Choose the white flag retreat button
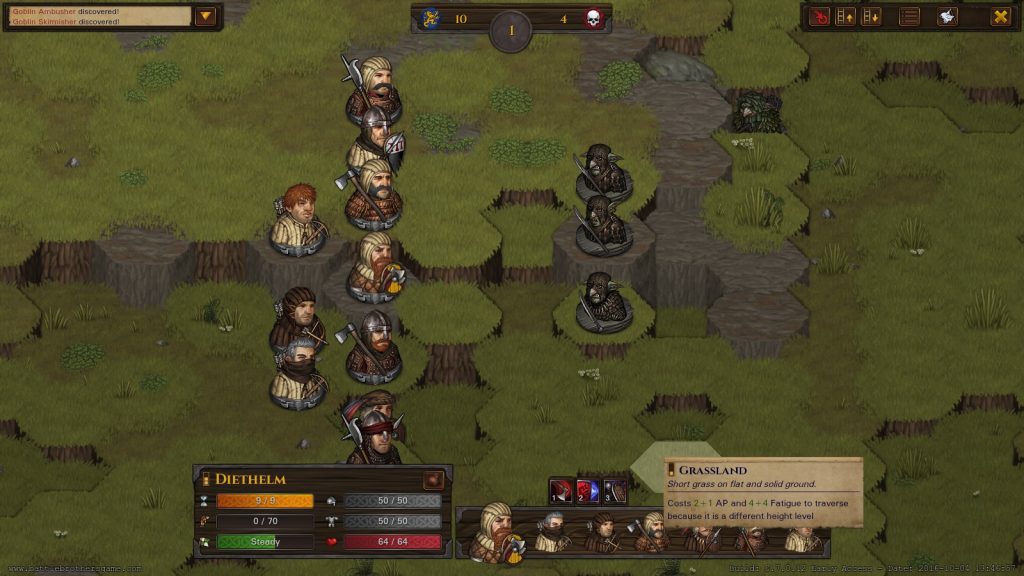Image resolution: width=1024 pixels, height=576 pixels. [x=947, y=16]
